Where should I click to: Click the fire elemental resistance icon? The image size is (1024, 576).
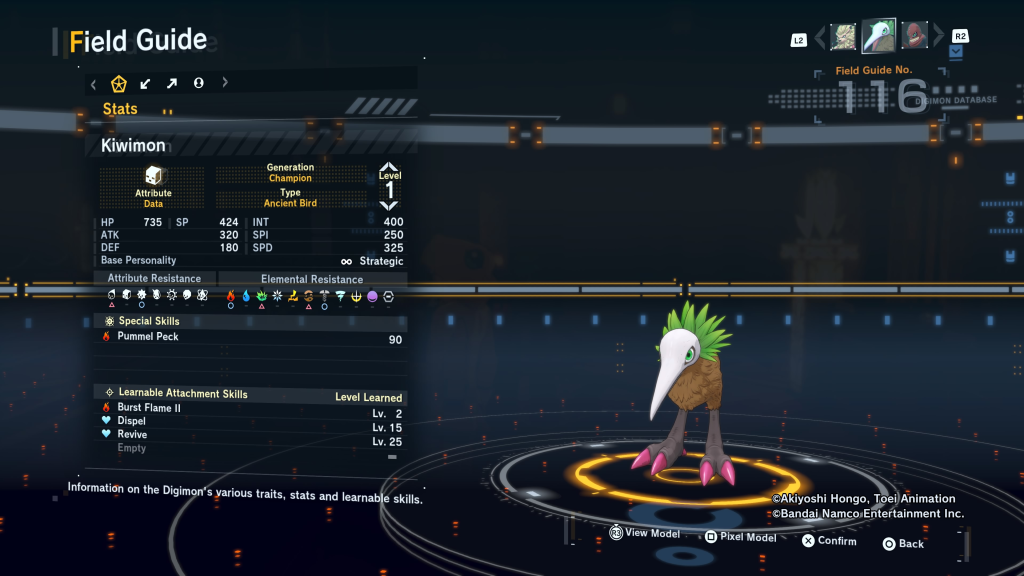231,296
